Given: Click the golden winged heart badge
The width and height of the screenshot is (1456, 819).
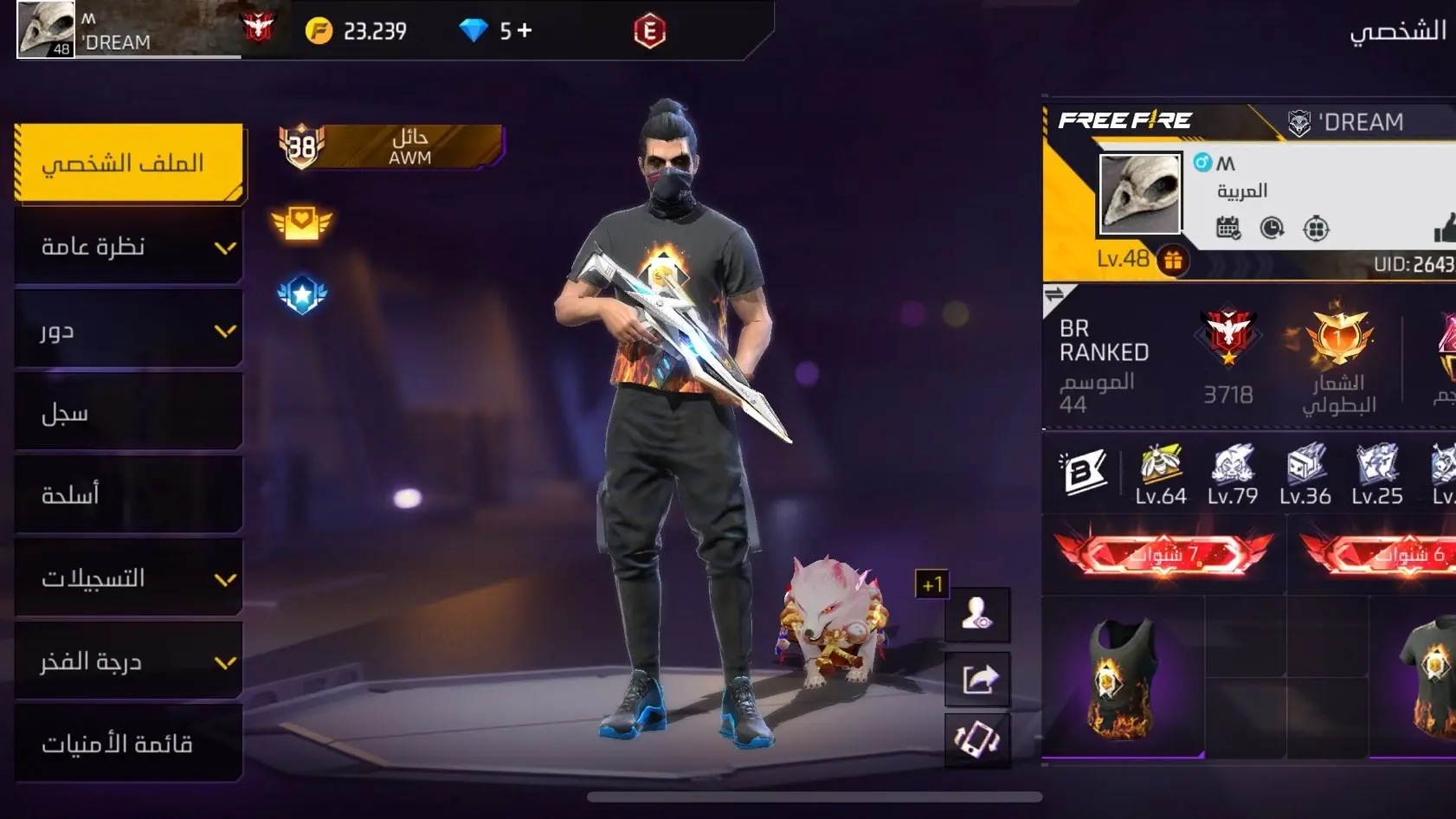Looking at the screenshot, I should pos(301,223).
